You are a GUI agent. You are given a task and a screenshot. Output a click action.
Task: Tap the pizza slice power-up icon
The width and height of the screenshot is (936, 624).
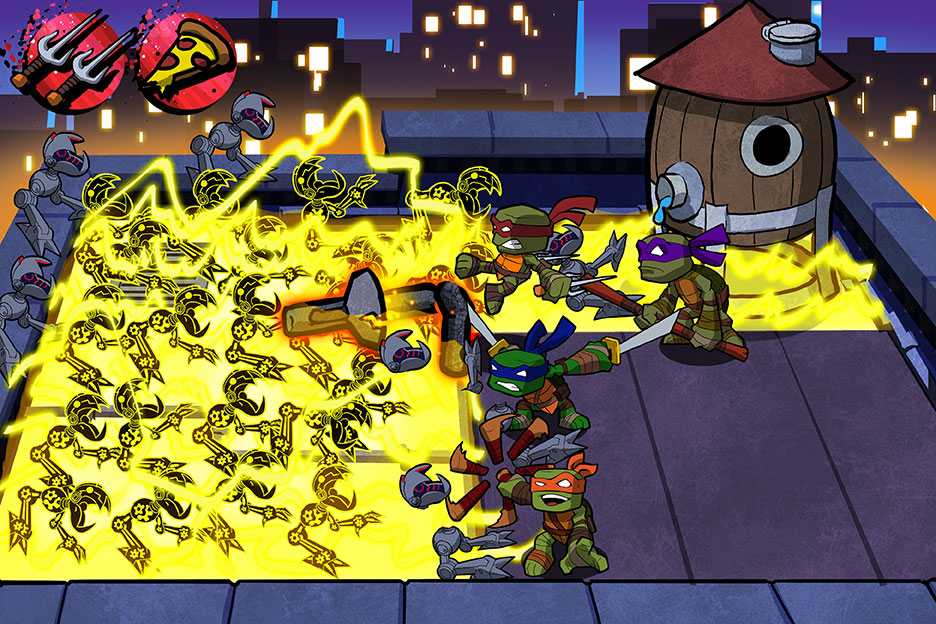(186, 55)
